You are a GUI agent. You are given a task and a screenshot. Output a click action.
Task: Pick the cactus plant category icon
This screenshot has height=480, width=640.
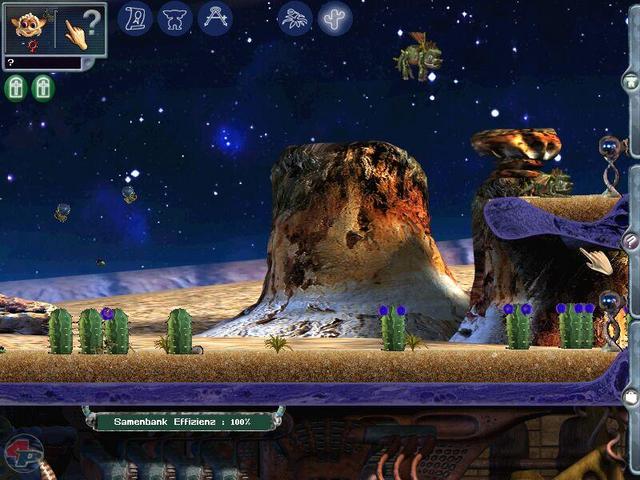coord(335,18)
